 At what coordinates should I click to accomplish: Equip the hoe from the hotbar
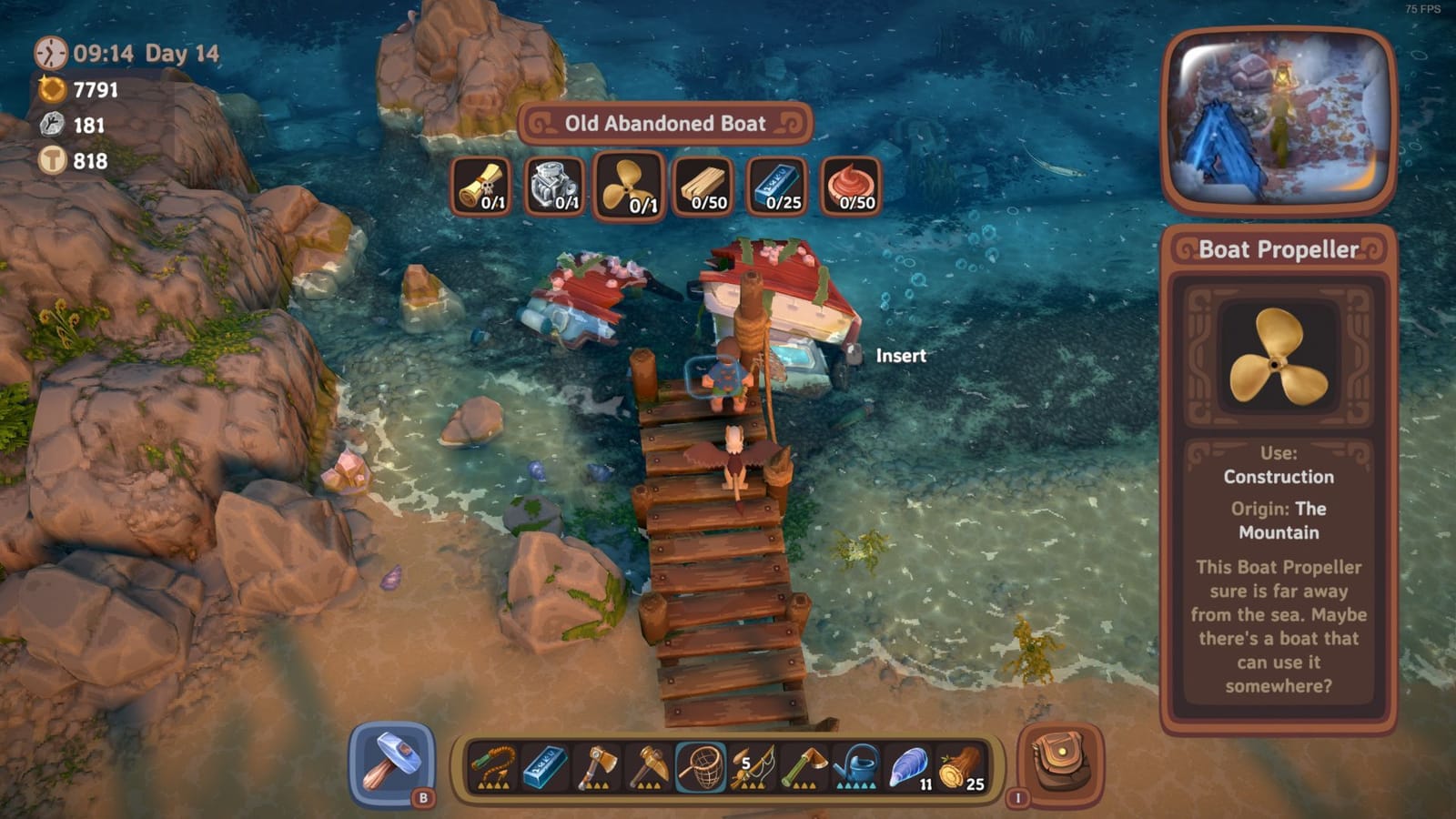coord(804,769)
